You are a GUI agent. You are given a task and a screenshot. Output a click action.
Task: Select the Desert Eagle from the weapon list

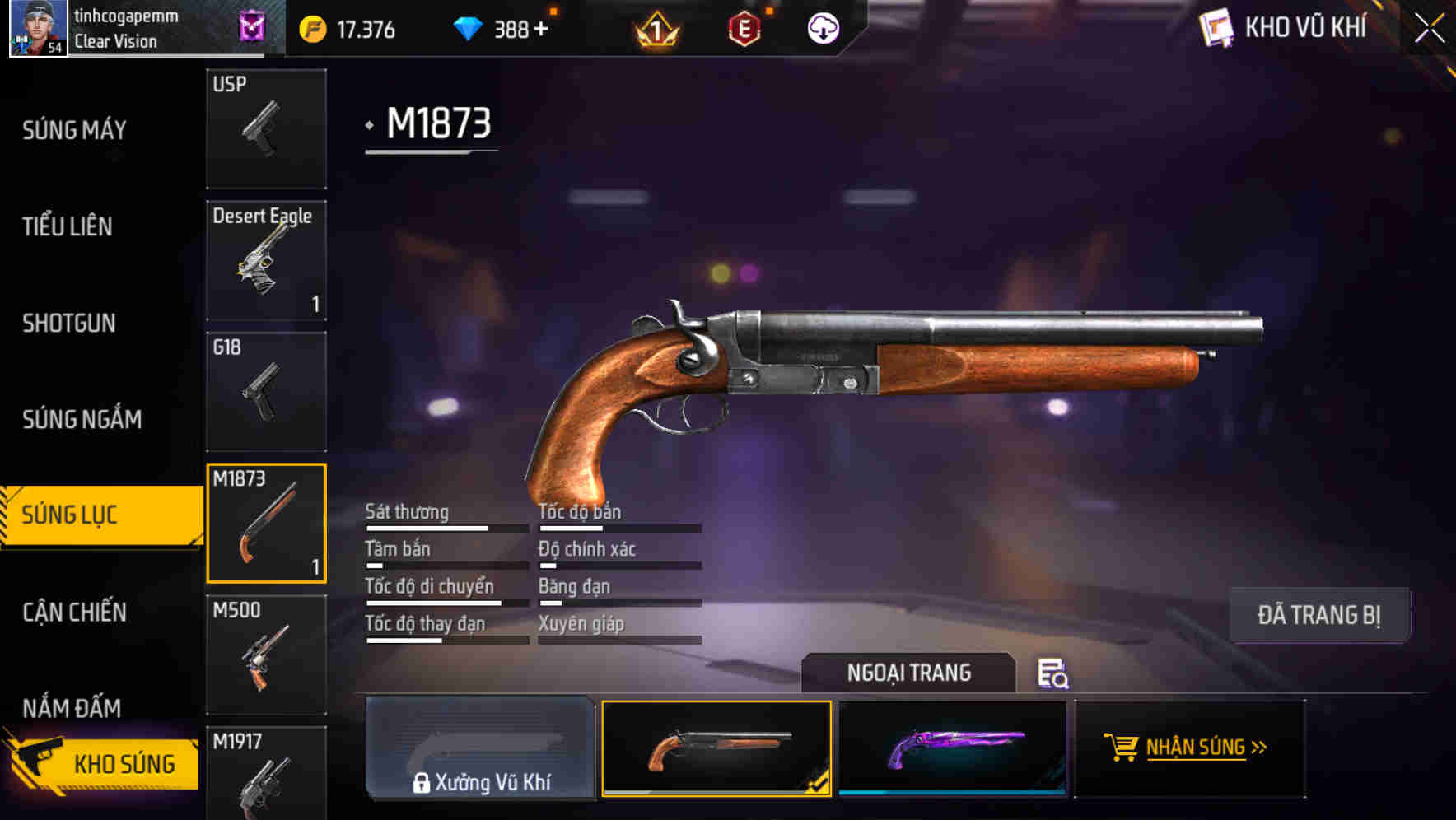[x=265, y=259]
